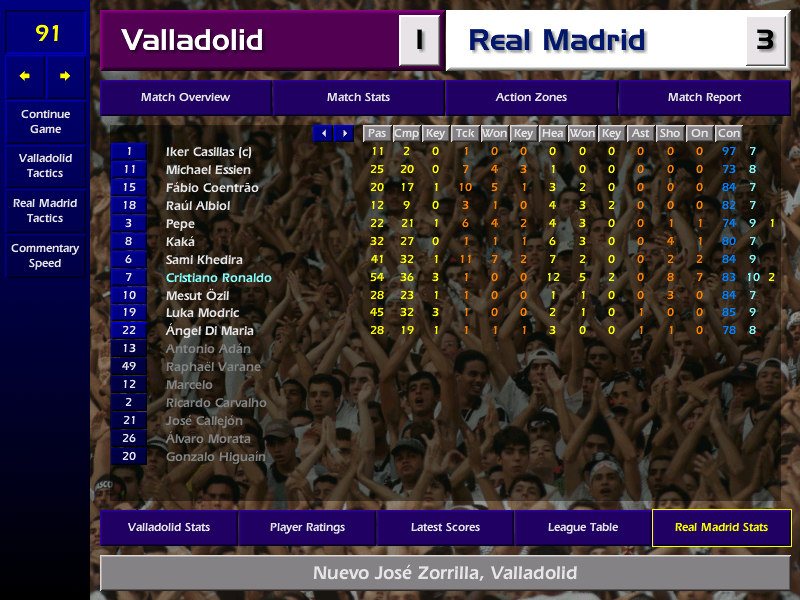Show the Match Stats tab
Viewport: 800px width, 600px height.
click(358, 98)
